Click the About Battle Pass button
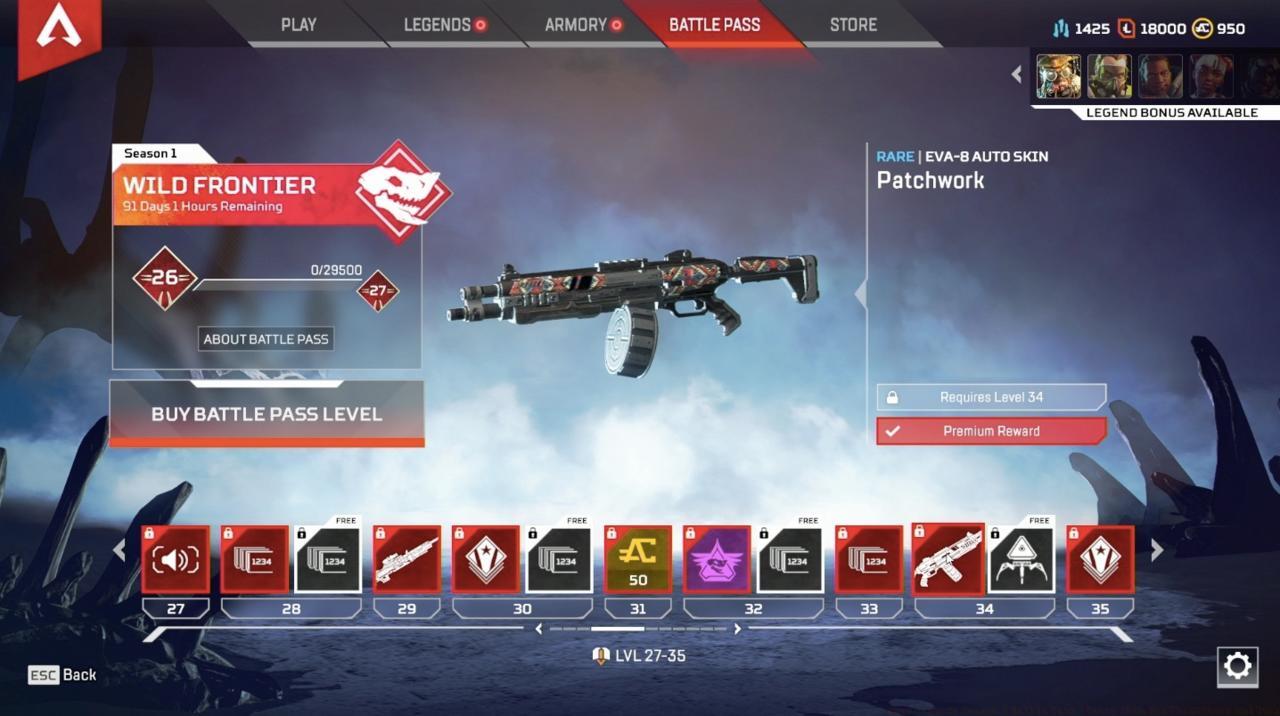The width and height of the screenshot is (1280, 716). [266, 339]
